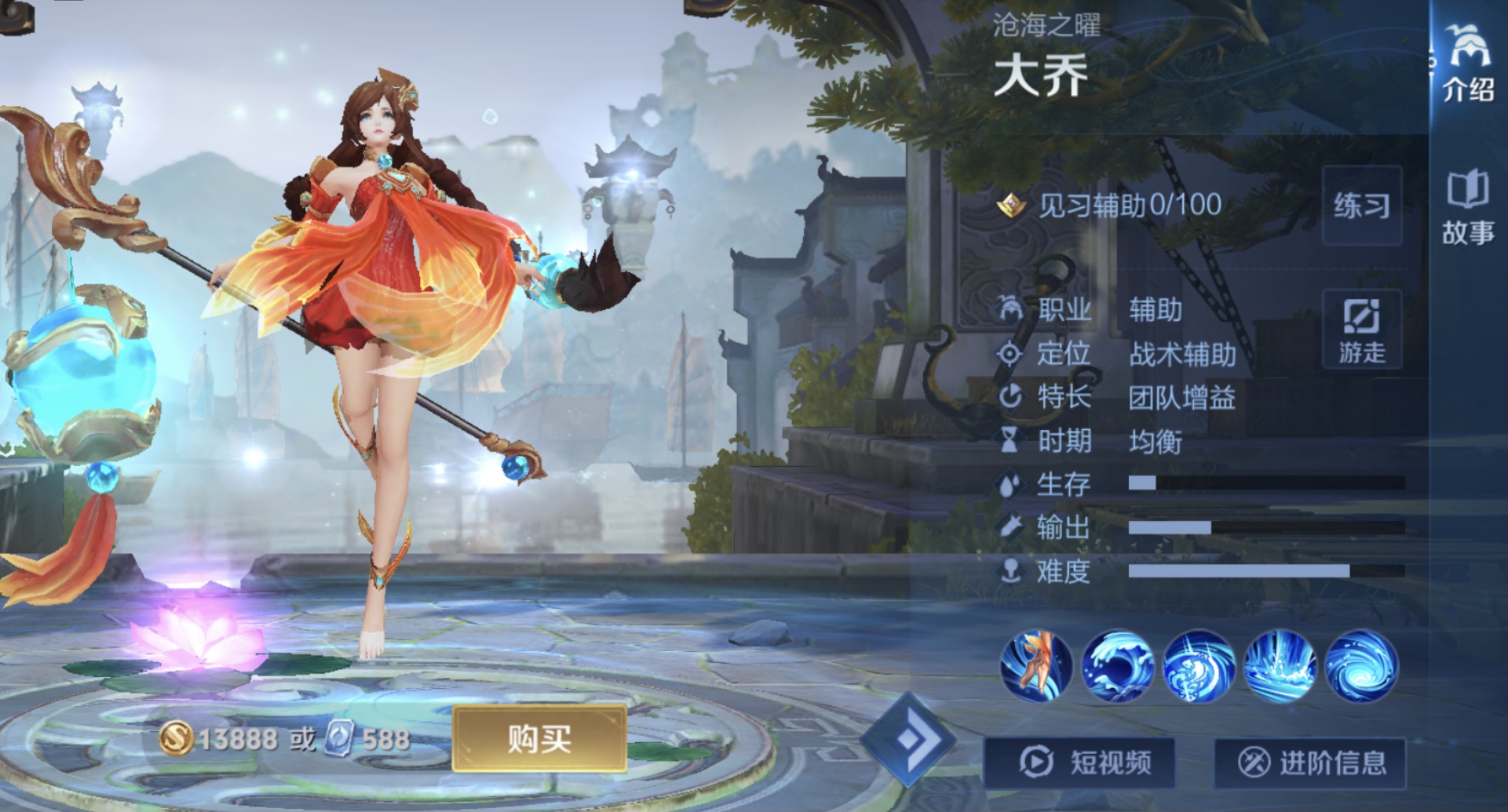This screenshot has width=1508, height=812.
Task: Open 进阶信息 advanced information
Action: pos(1310,762)
